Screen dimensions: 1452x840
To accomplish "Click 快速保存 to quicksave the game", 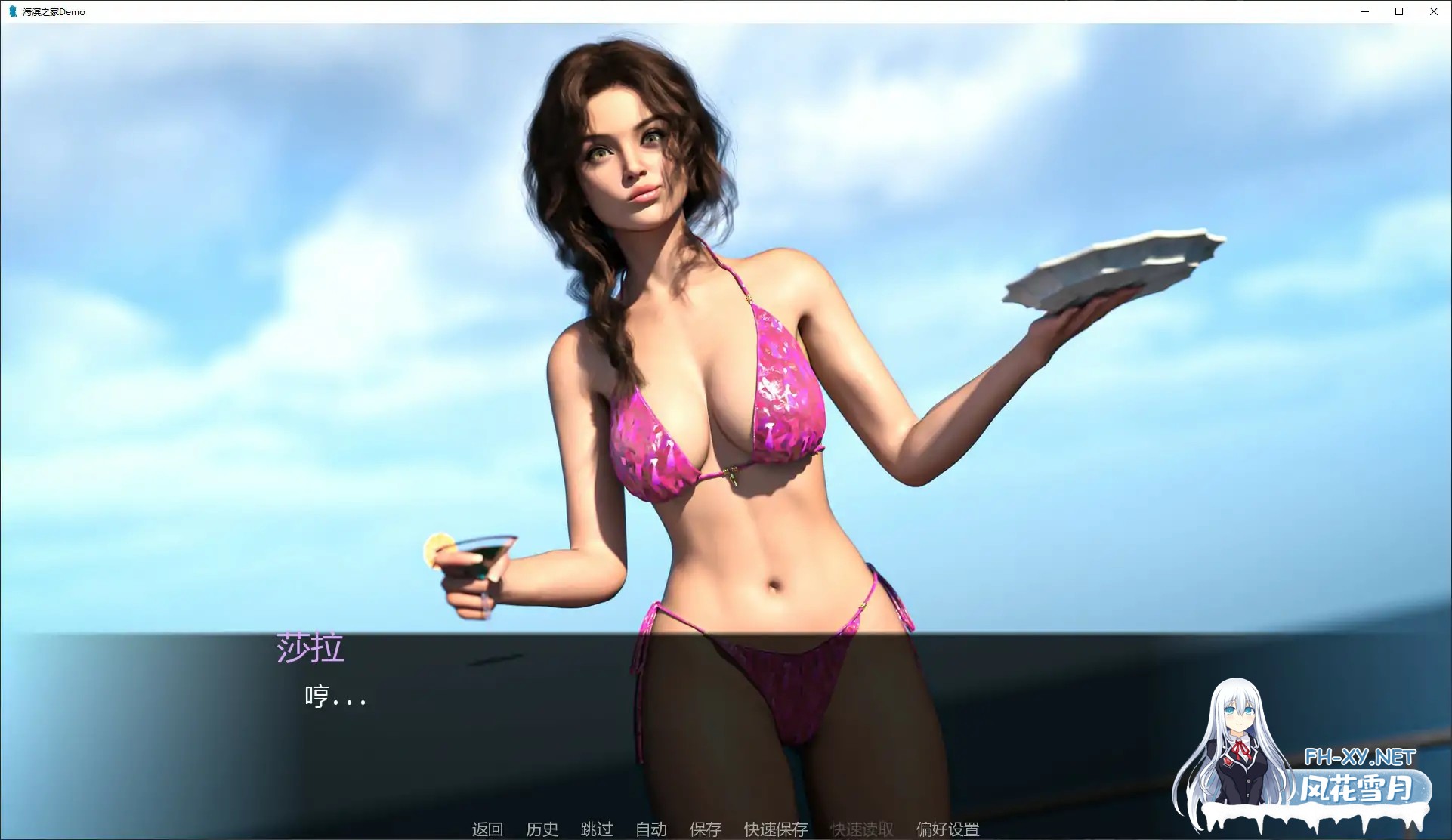I will click(x=775, y=829).
